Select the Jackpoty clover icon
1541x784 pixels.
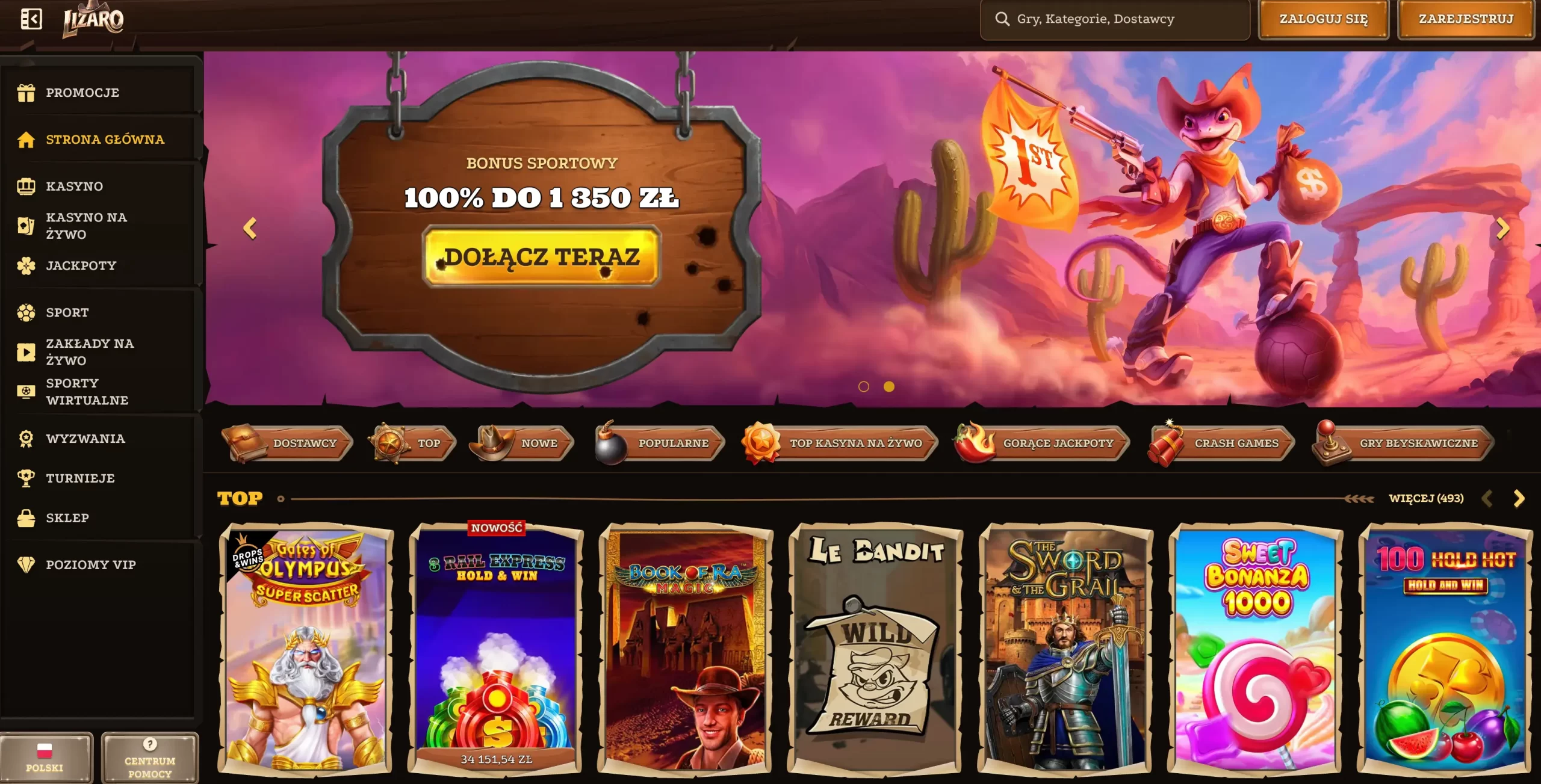(26, 265)
